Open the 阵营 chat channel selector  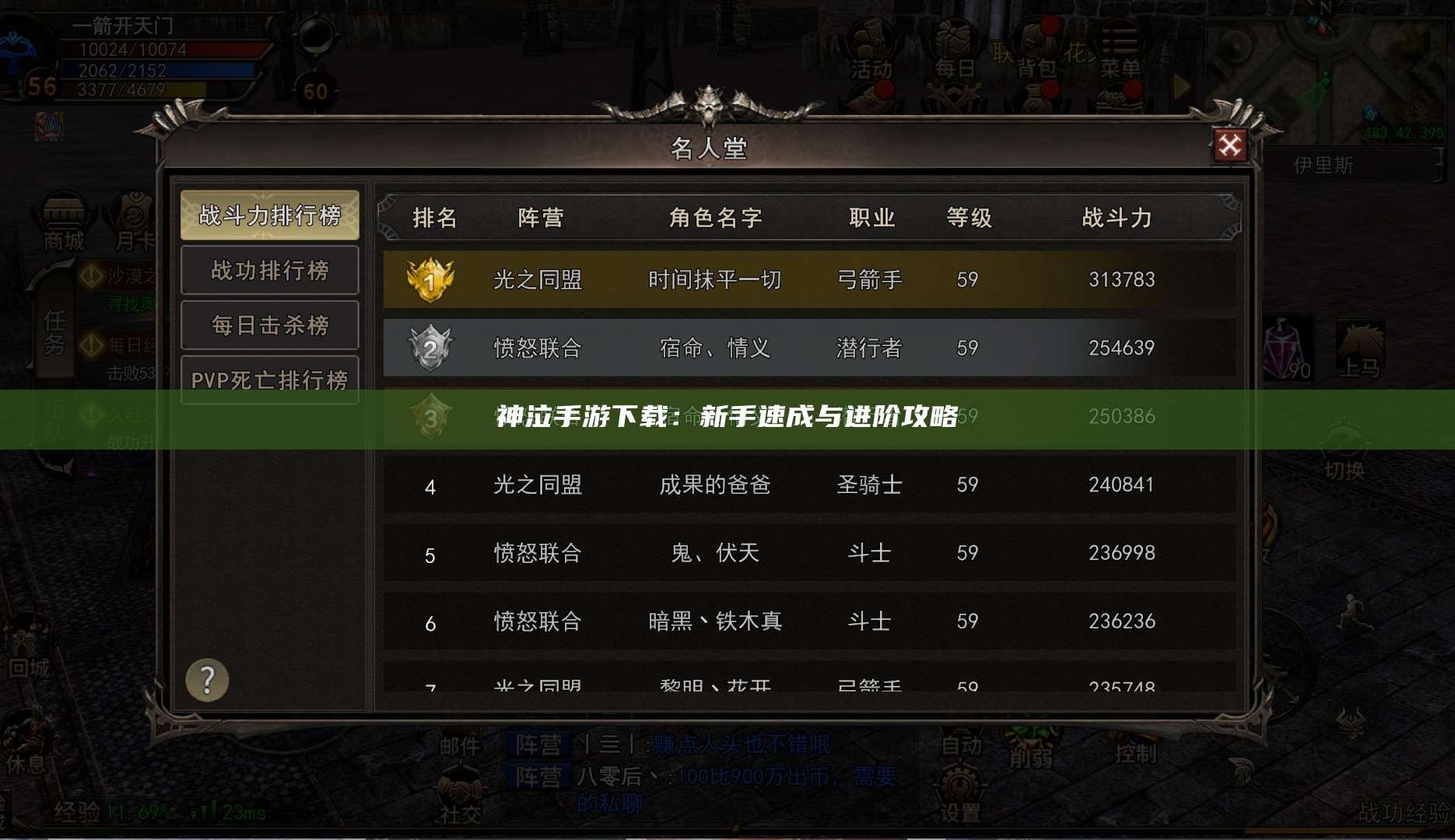(538, 744)
